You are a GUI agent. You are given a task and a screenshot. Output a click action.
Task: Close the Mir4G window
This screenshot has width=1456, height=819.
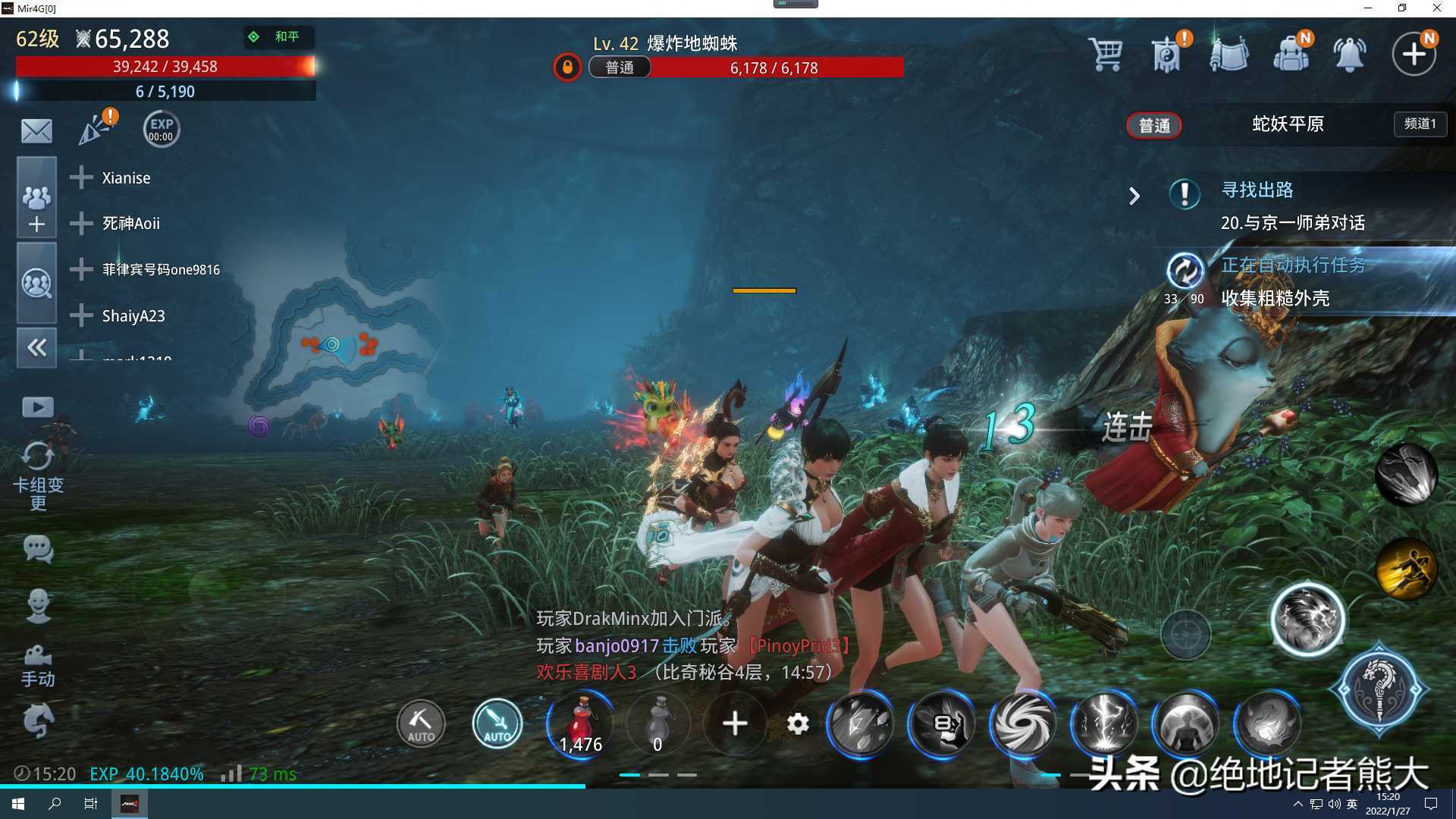[1436, 8]
